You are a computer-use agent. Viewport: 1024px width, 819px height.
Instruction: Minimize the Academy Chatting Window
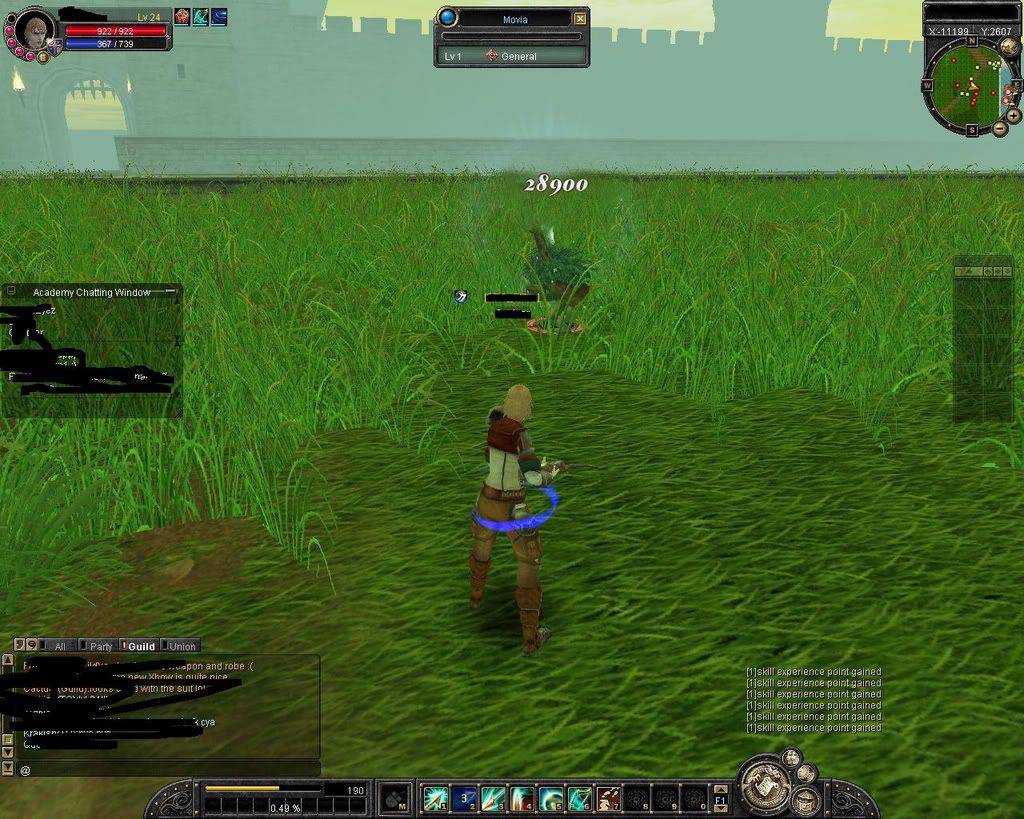tap(170, 291)
